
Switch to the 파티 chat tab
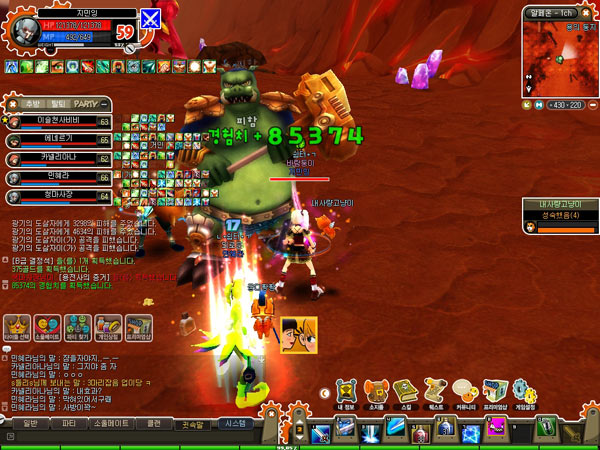70,423
